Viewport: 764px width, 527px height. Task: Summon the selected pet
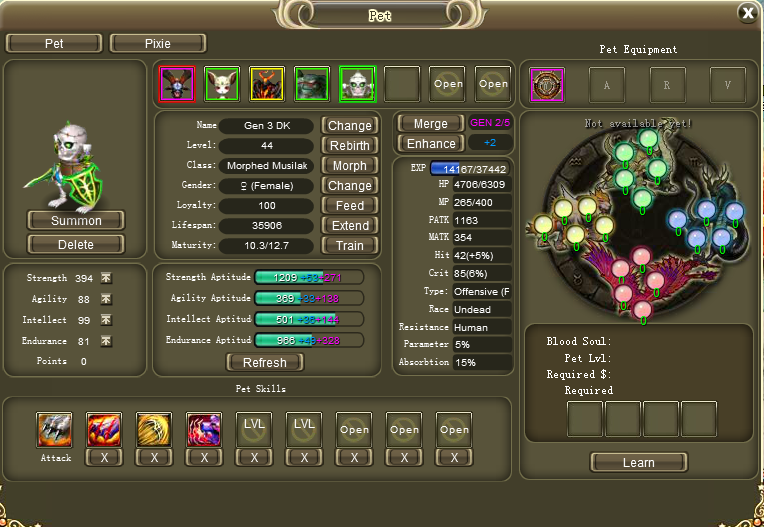pyautogui.click(x=76, y=220)
